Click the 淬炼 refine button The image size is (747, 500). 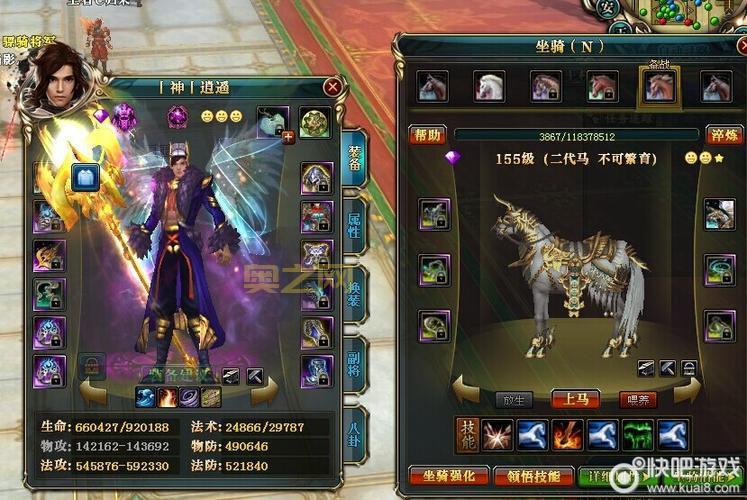pyautogui.click(x=723, y=135)
